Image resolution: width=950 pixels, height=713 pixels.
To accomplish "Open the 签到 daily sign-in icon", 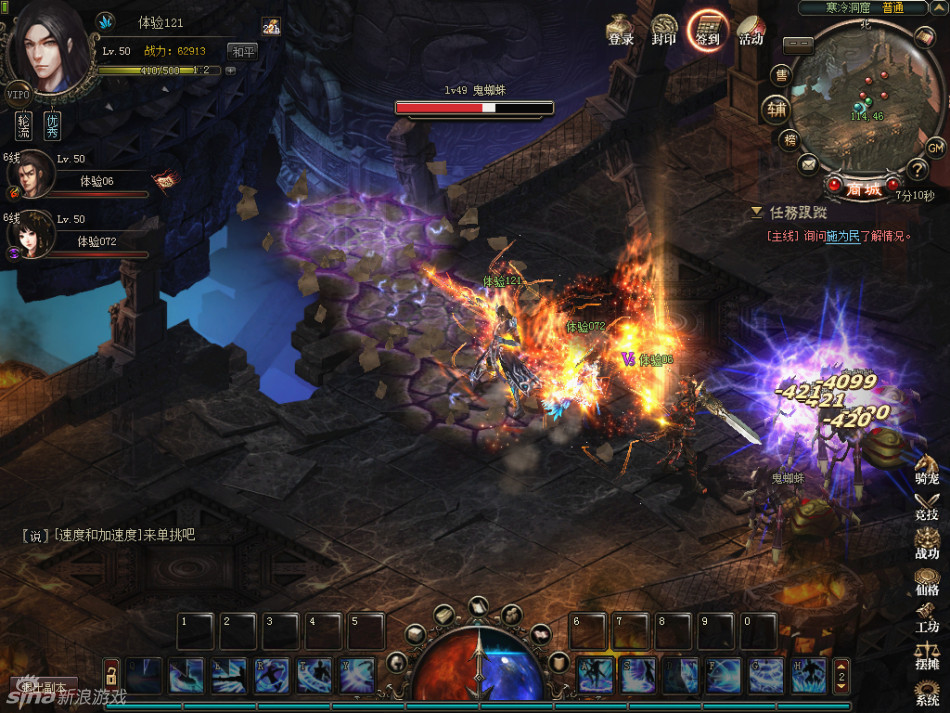I will click(x=707, y=28).
